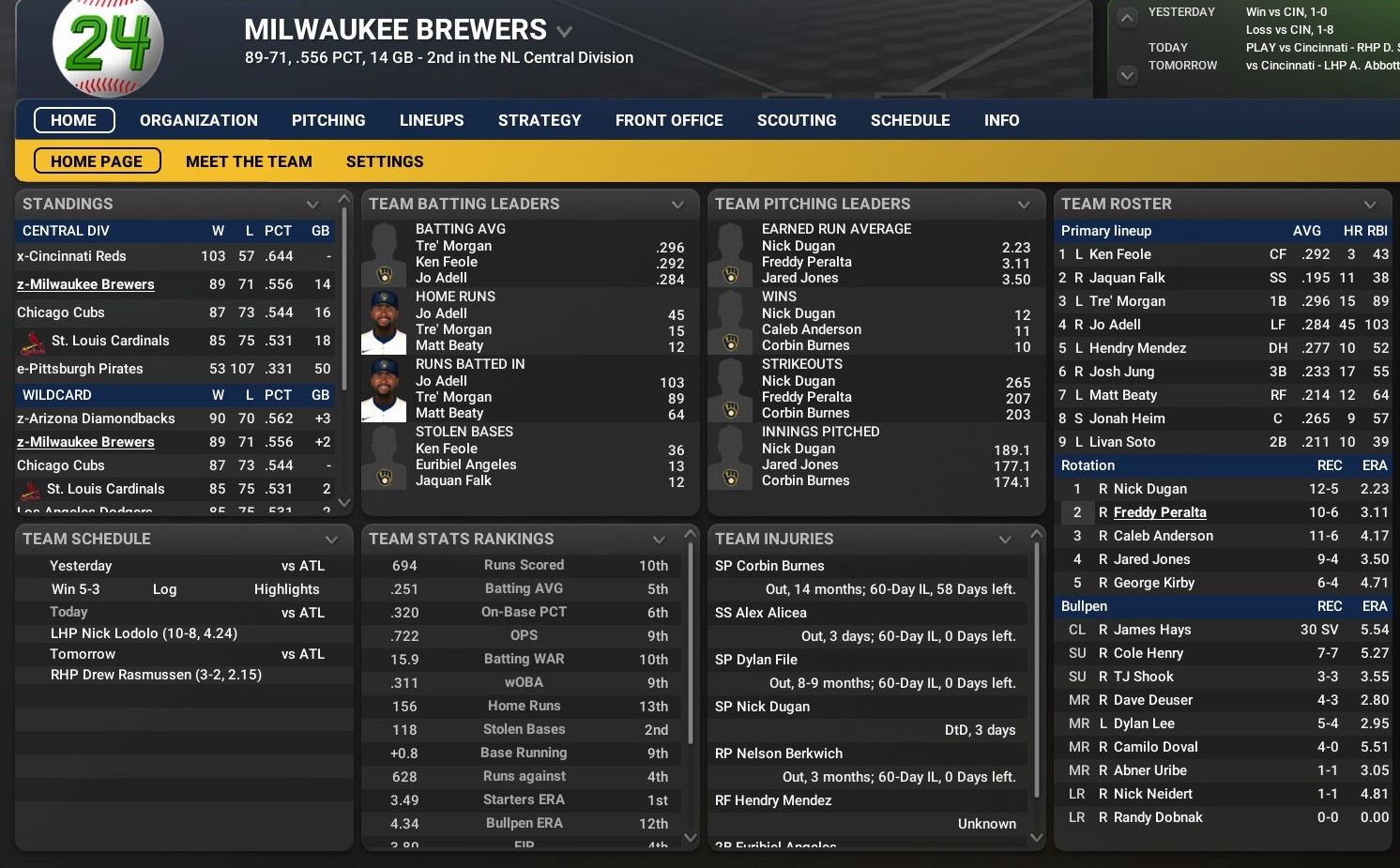Open the Settings sub-tab
This screenshot has height=868, width=1400.
tap(385, 161)
